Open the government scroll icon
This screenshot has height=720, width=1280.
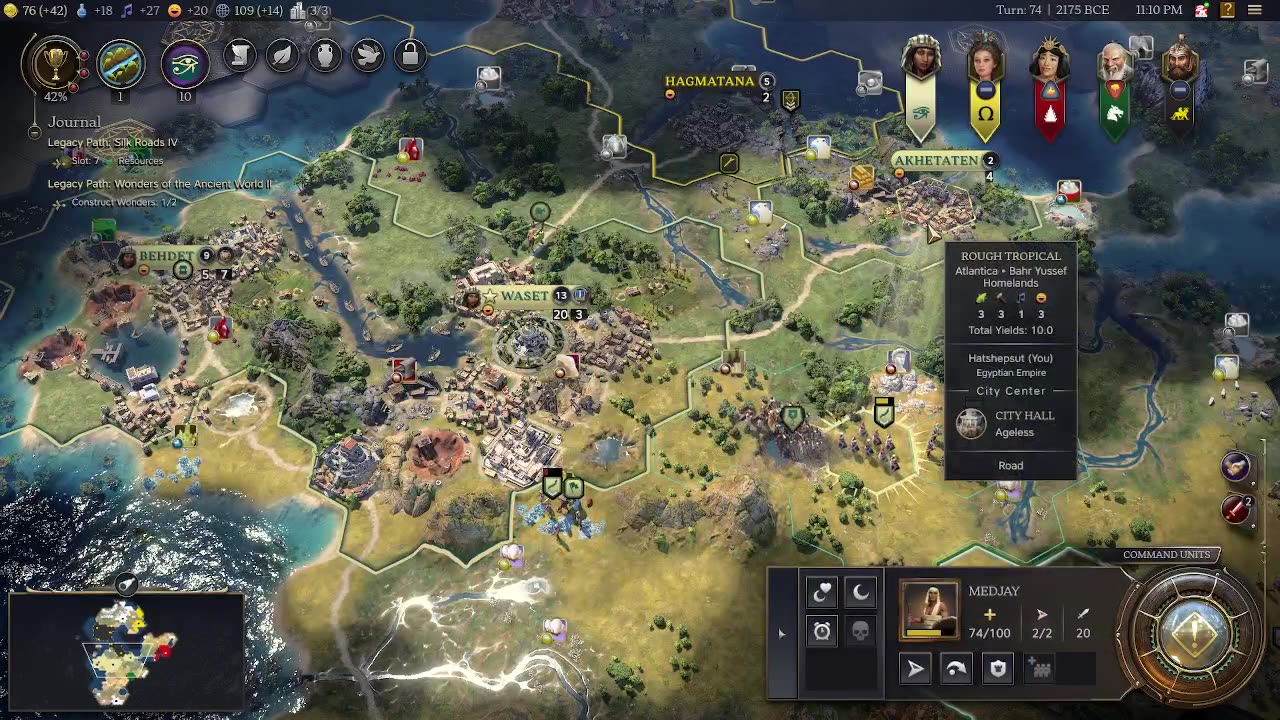tap(240, 56)
